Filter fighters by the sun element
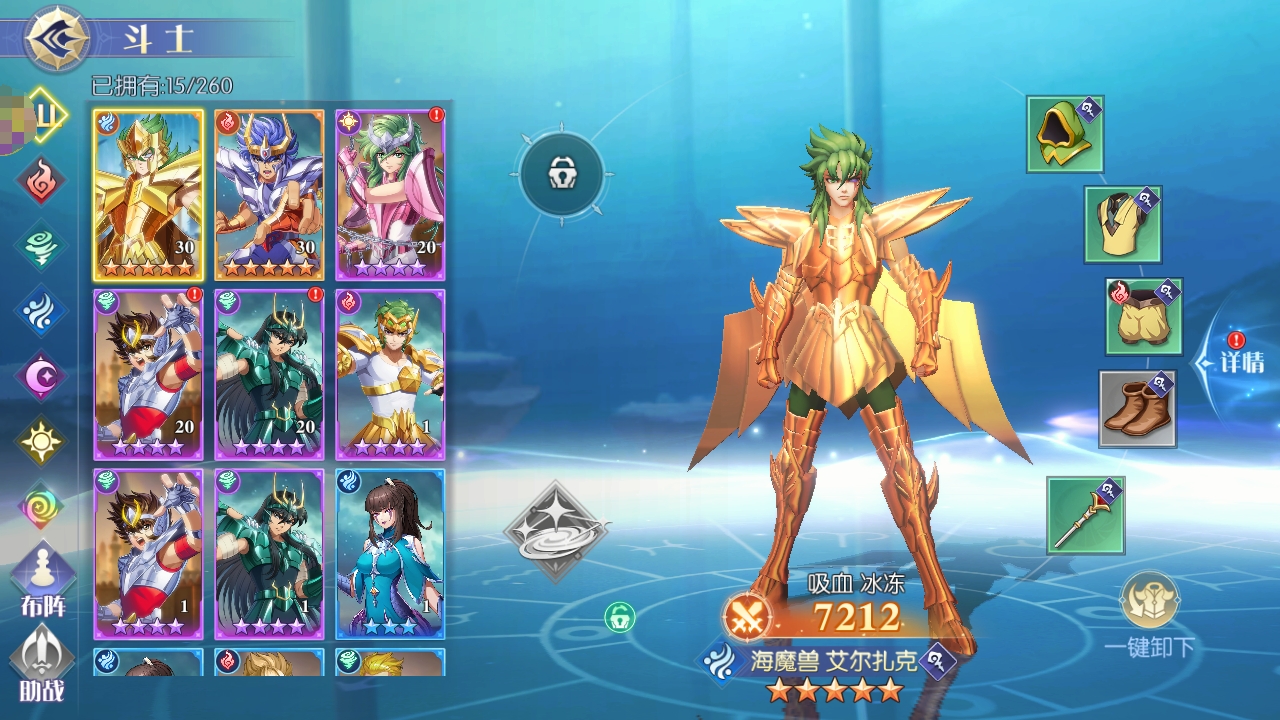Image resolution: width=1280 pixels, height=720 pixels. pyautogui.click(x=41, y=441)
